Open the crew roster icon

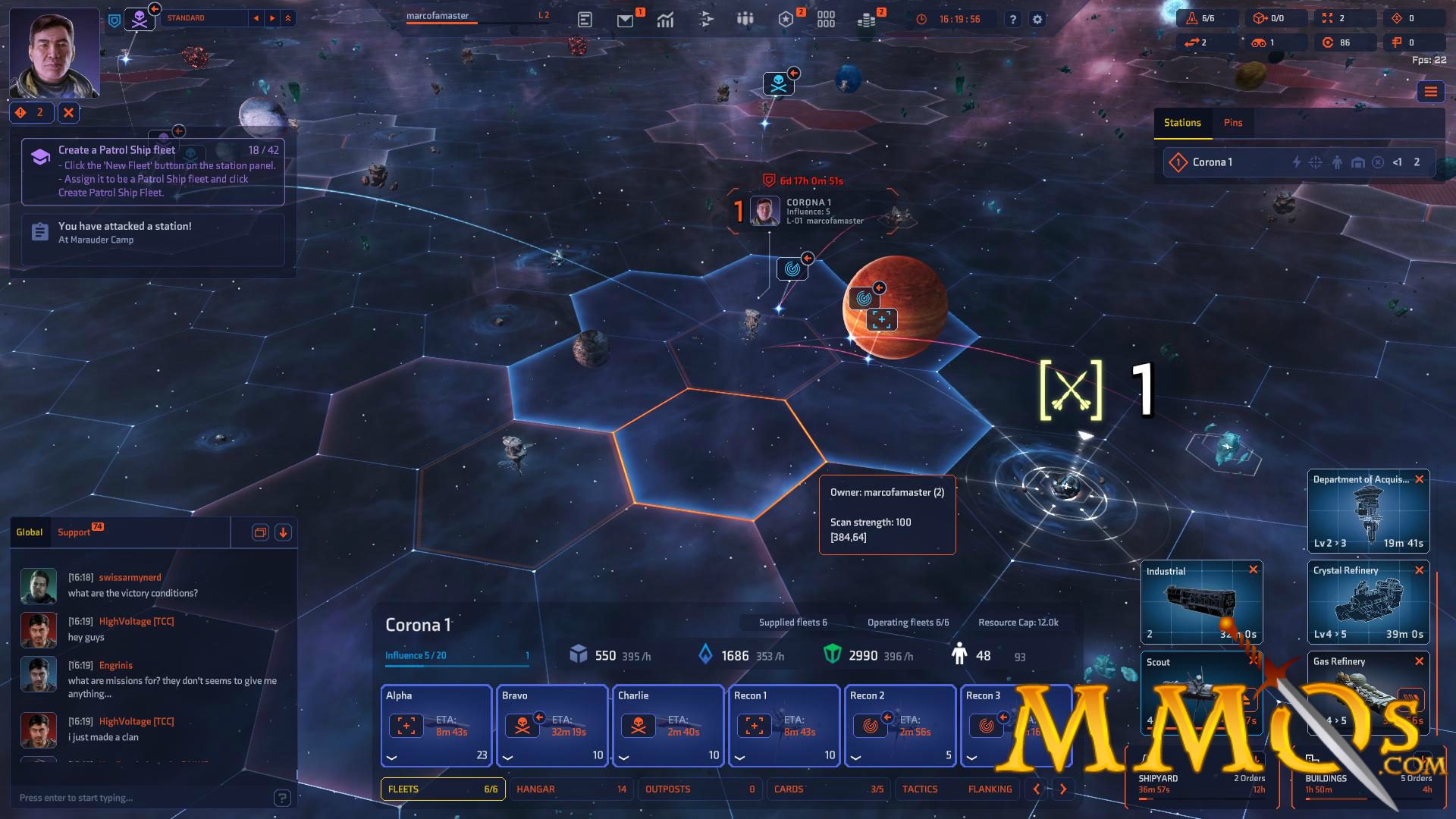pyautogui.click(x=745, y=19)
